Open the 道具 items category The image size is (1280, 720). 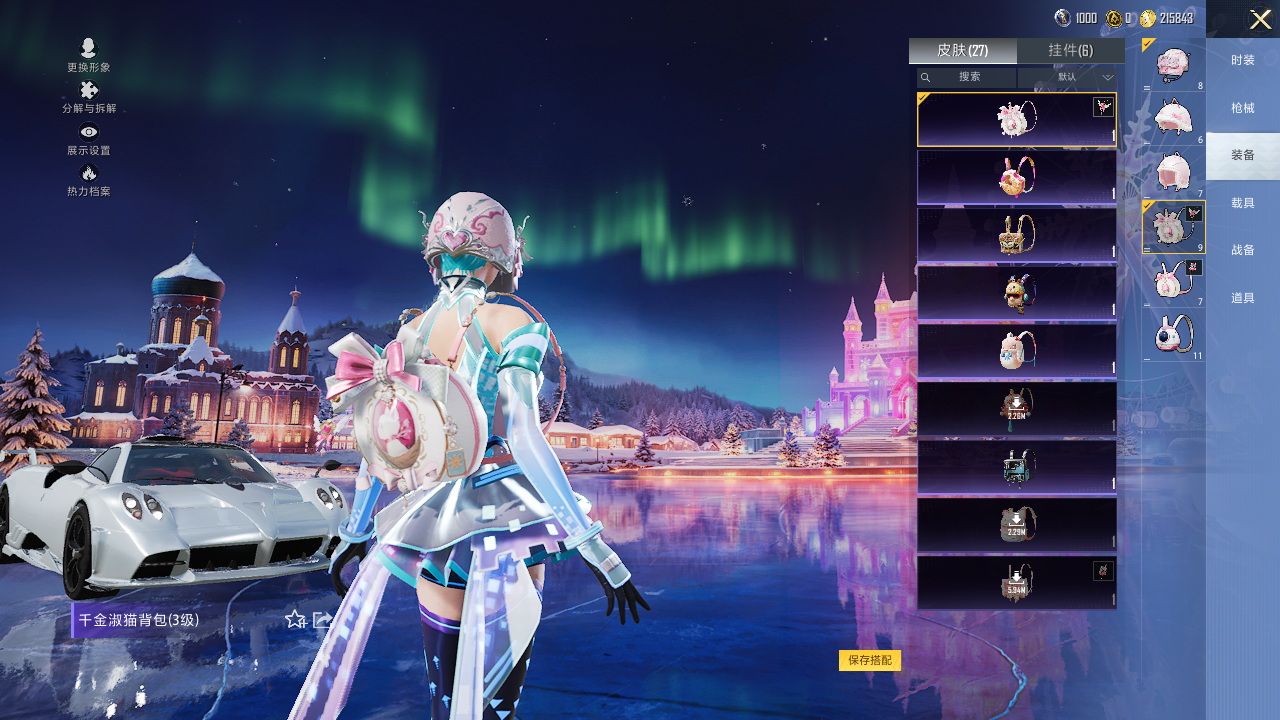coord(1242,298)
